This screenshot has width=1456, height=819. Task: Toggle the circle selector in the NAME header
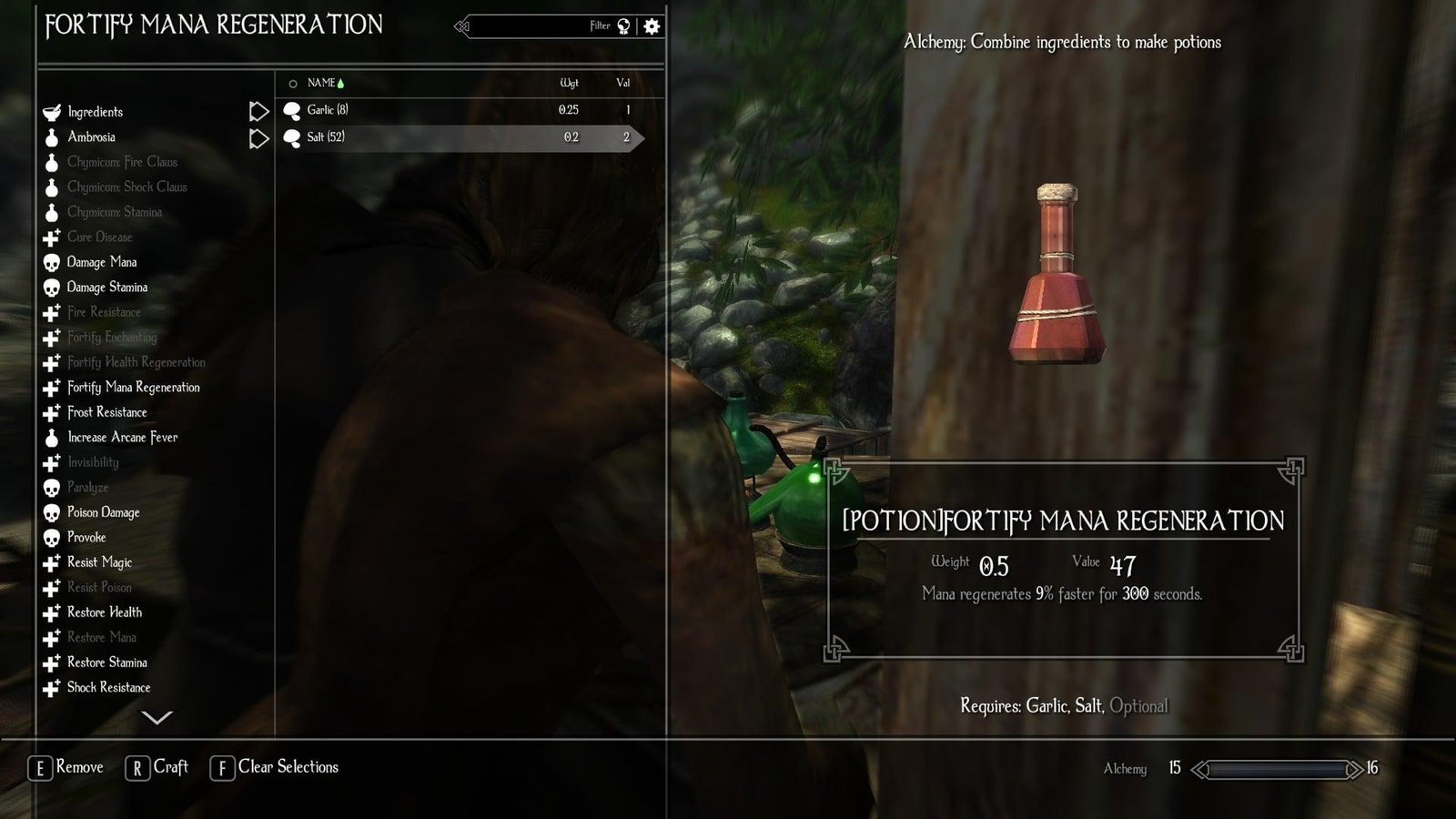tap(293, 83)
